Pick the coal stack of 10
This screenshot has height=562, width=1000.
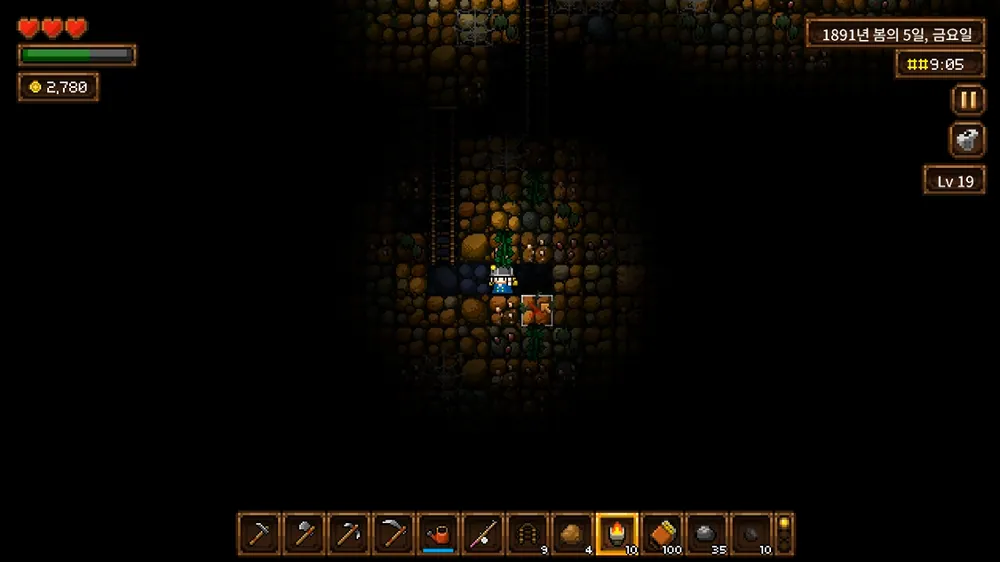click(751, 533)
